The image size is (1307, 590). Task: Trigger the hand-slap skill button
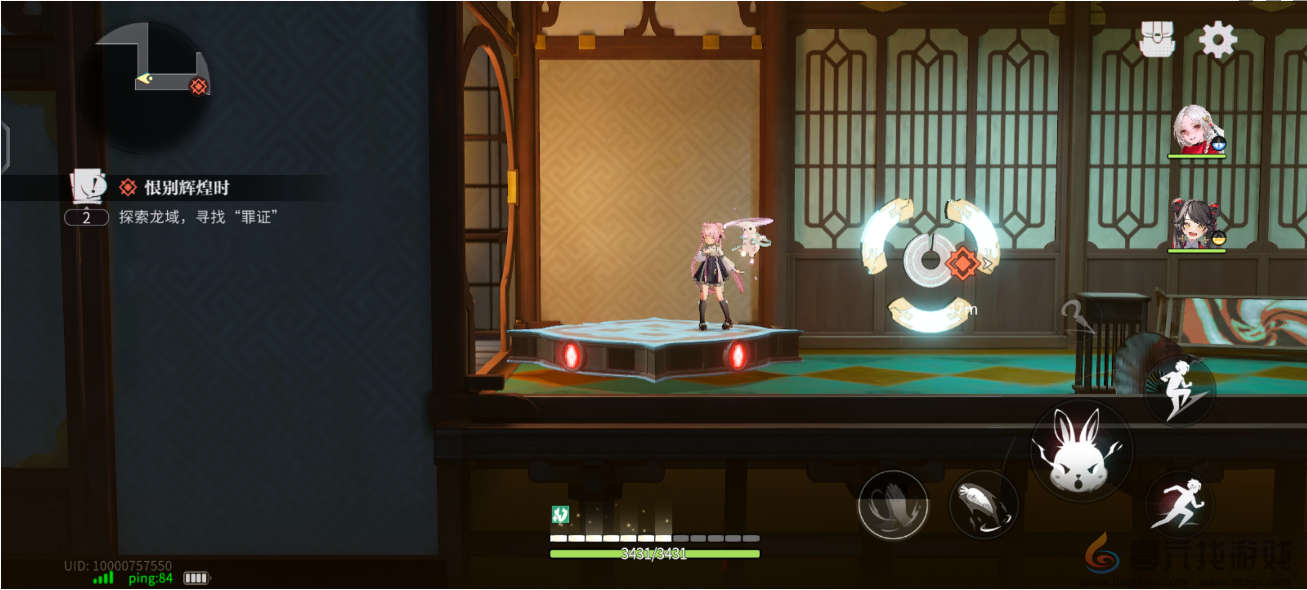(892, 505)
